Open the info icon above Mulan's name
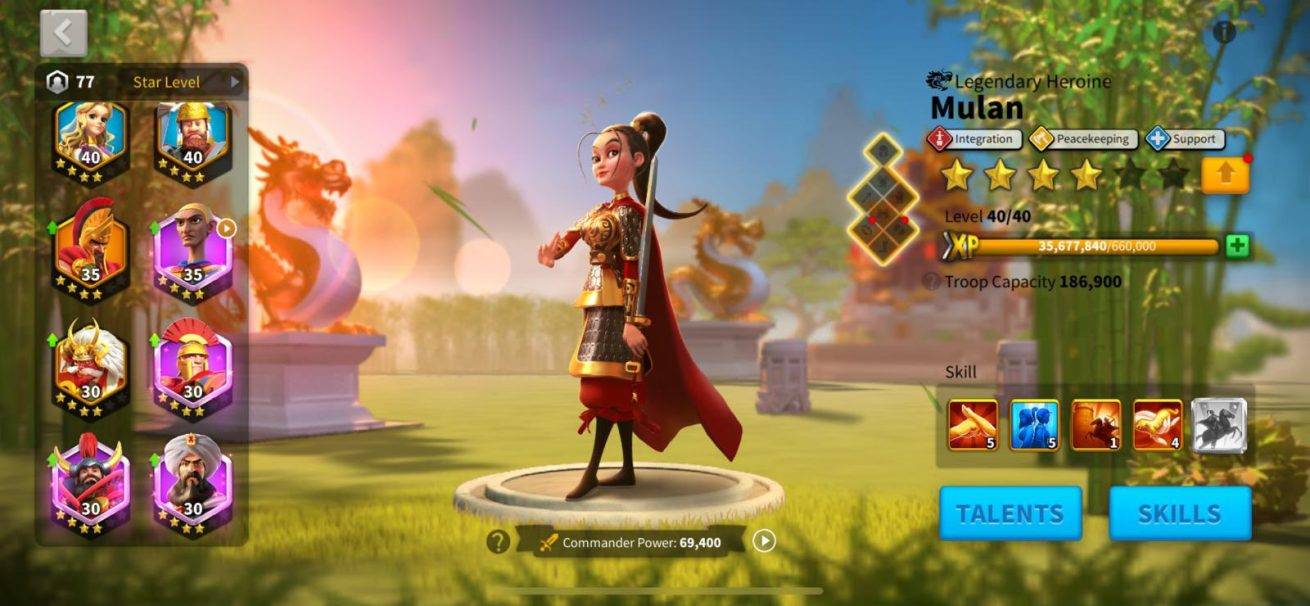This screenshot has height=606, width=1310. pos(1224,32)
